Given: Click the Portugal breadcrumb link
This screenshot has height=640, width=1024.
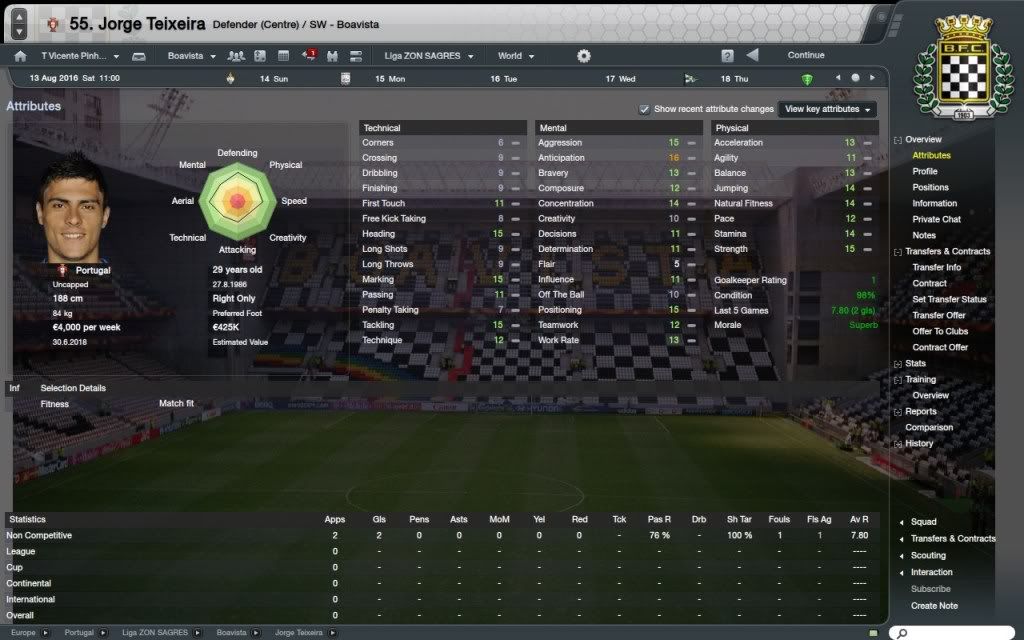Looking at the screenshot, I should [79, 633].
